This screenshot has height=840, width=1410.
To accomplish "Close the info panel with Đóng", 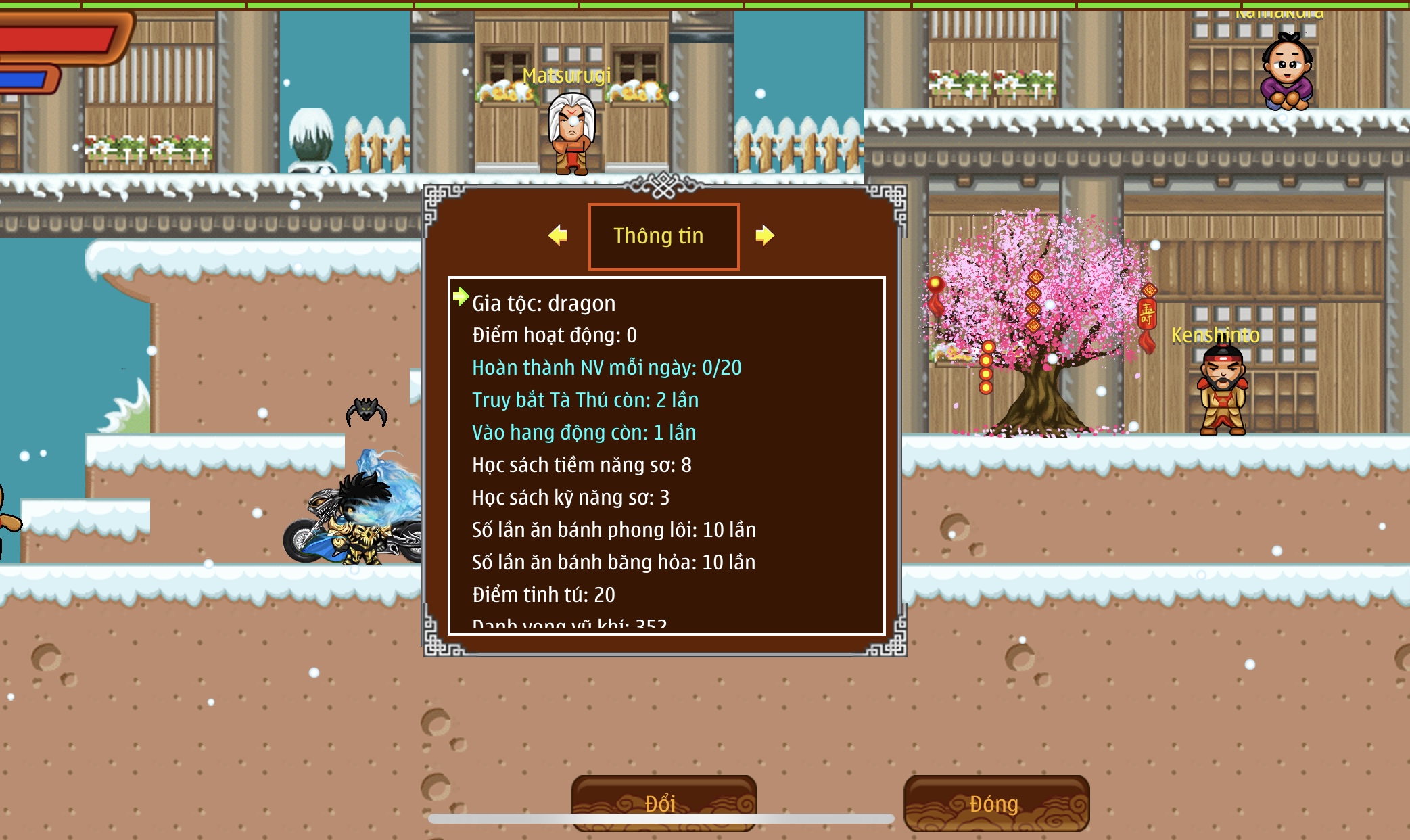I will 995,803.
